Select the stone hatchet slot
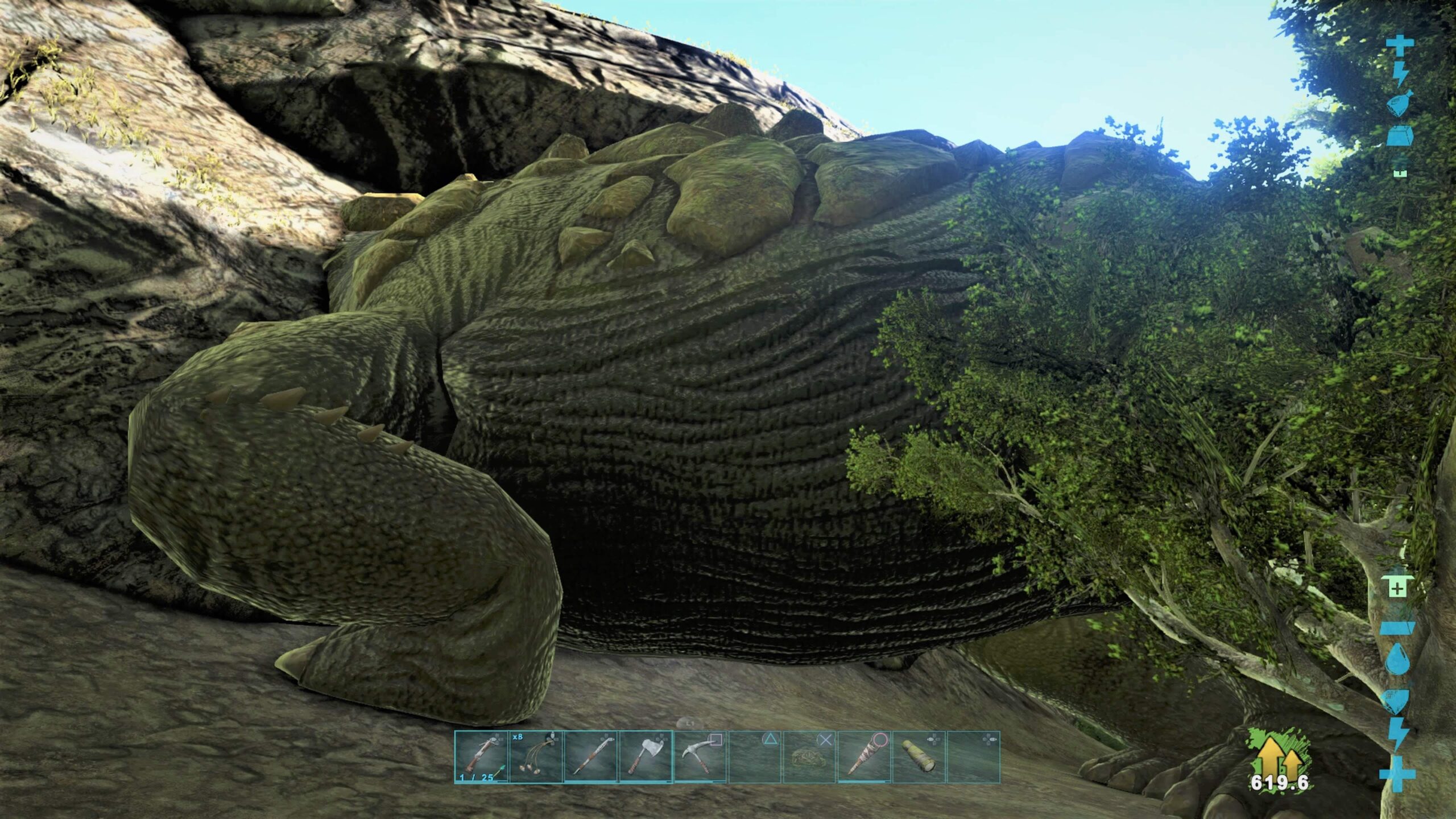 pos(644,756)
